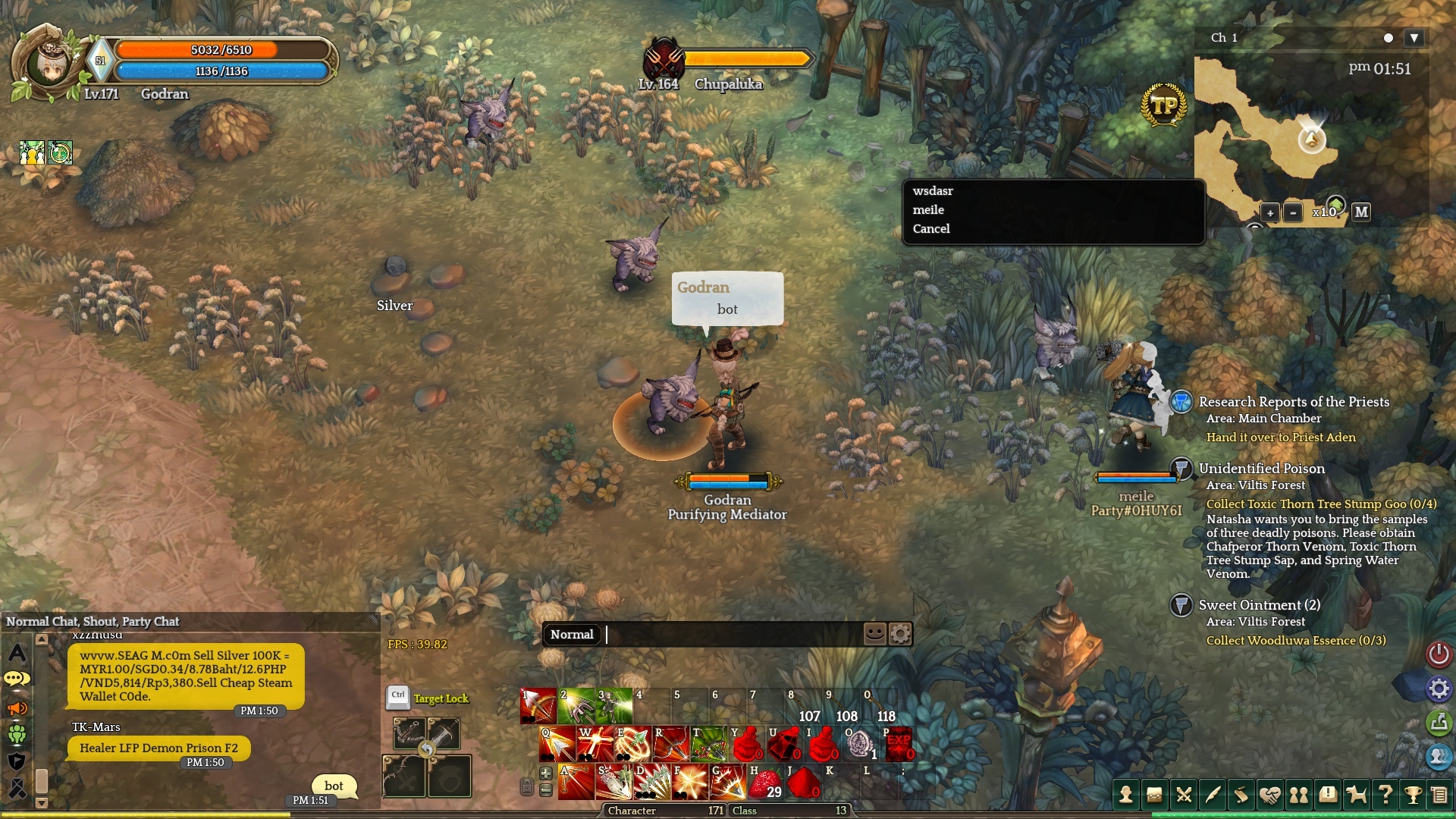Image resolution: width=1456 pixels, height=819 pixels.
Task: Cancel the player popup menu
Action: coord(931,229)
